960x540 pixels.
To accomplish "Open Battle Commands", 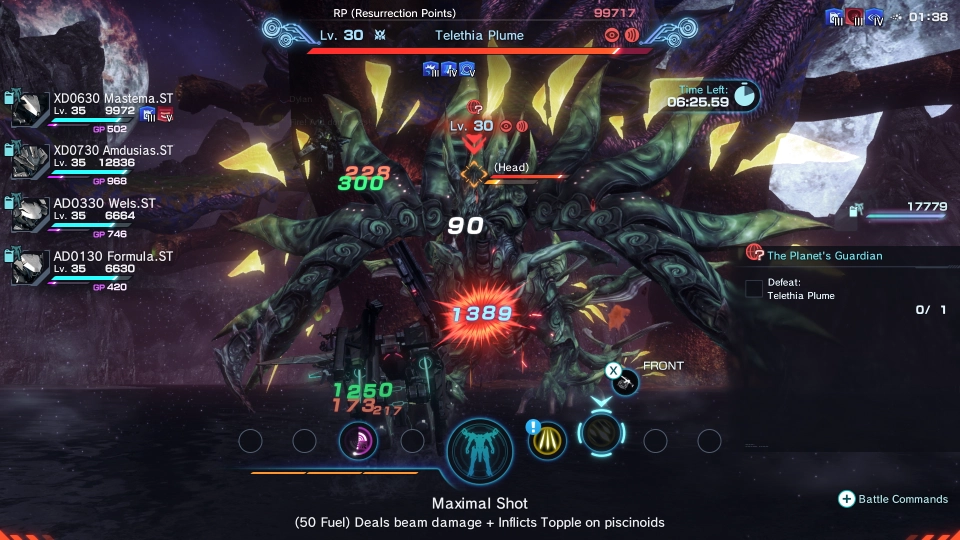I will [894, 499].
